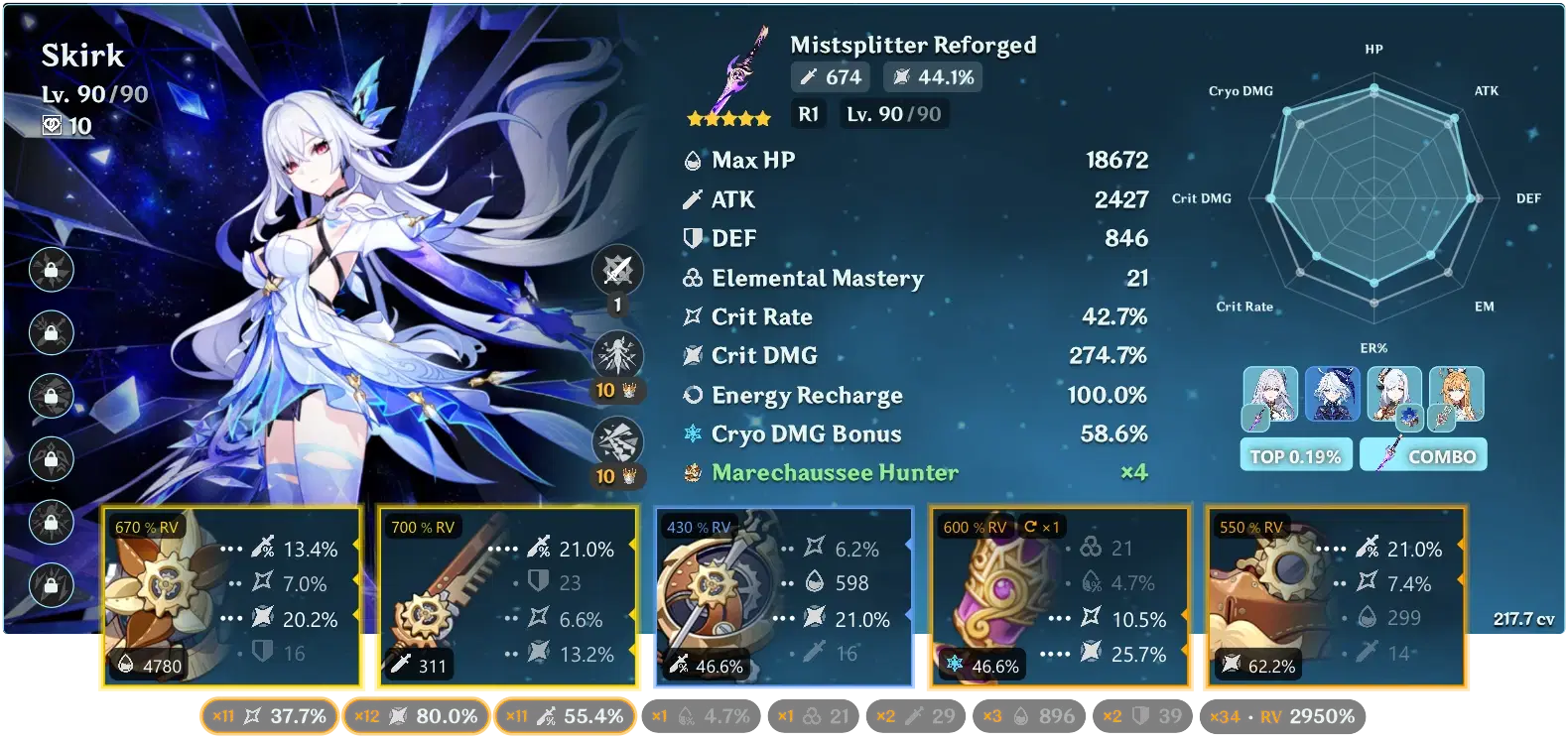This screenshot has height=741, width=1568.
Task: Click the rightmost orange-haired teammate portrait
Action: (x=1456, y=396)
